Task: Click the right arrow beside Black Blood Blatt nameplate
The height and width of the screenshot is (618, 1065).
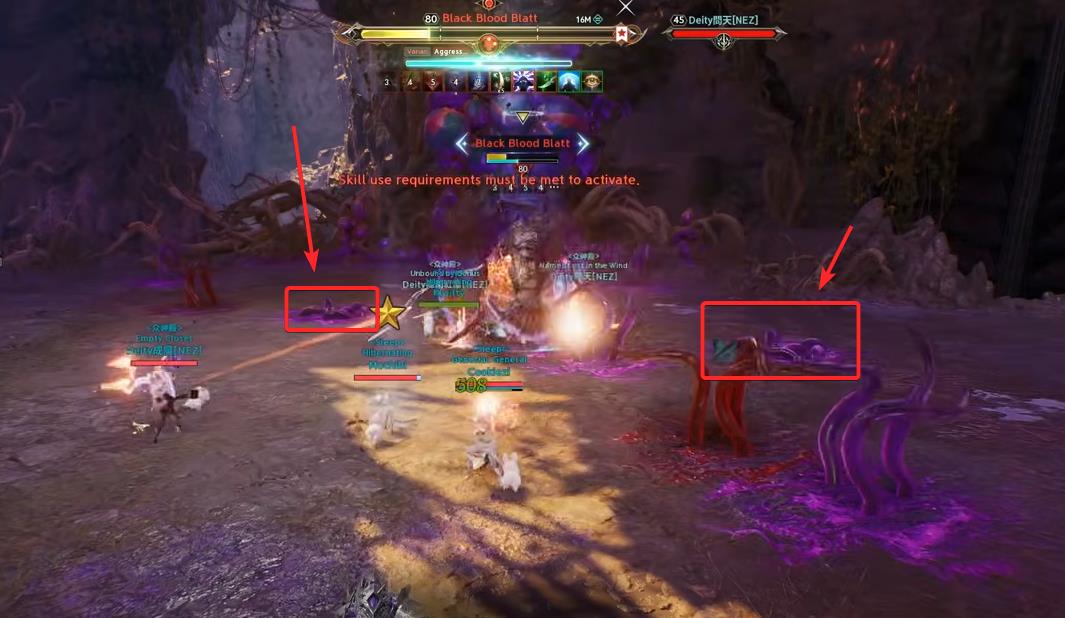Action: (x=583, y=144)
